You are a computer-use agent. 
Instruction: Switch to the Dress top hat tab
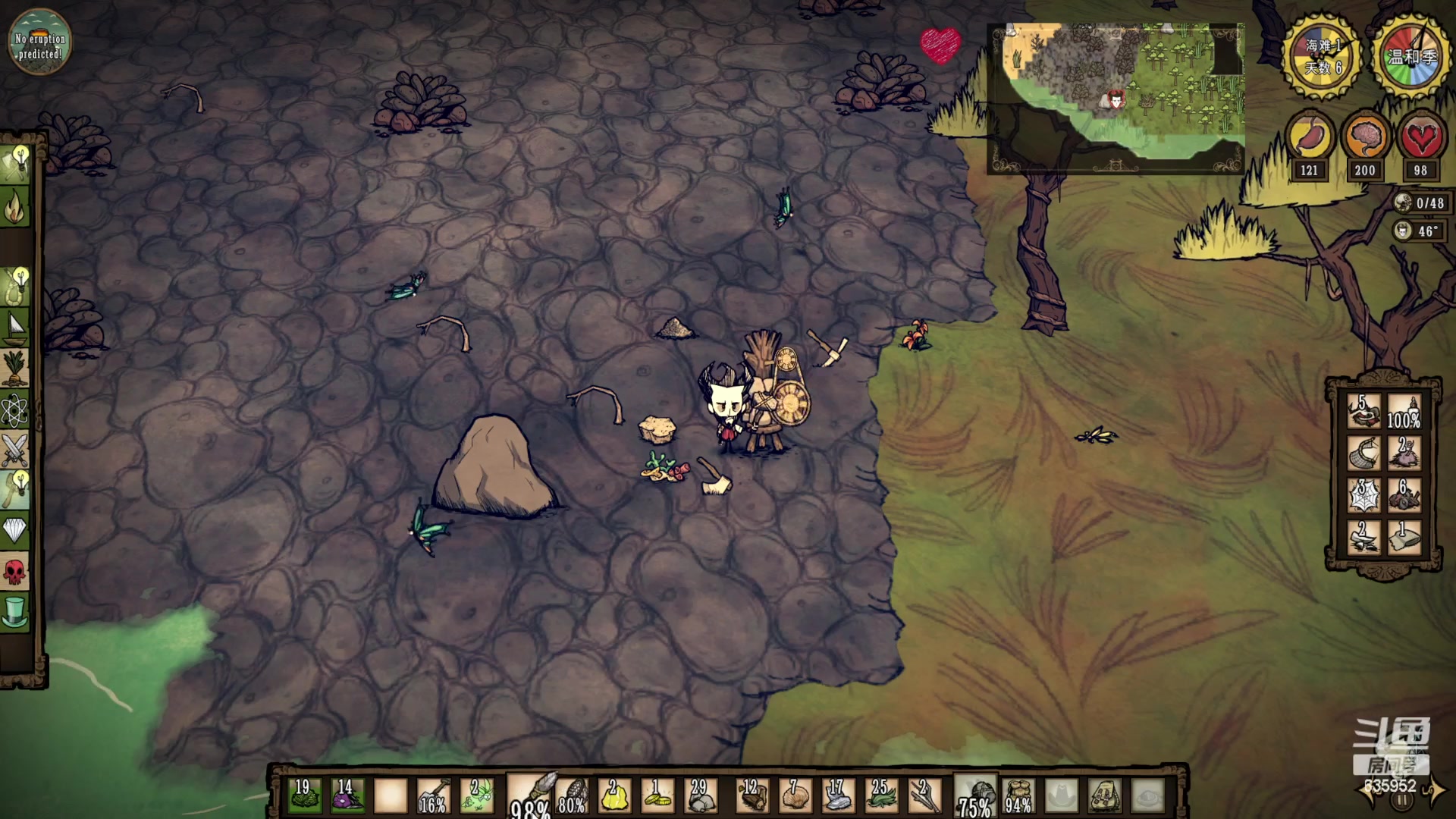pyautogui.click(x=15, y=612)
